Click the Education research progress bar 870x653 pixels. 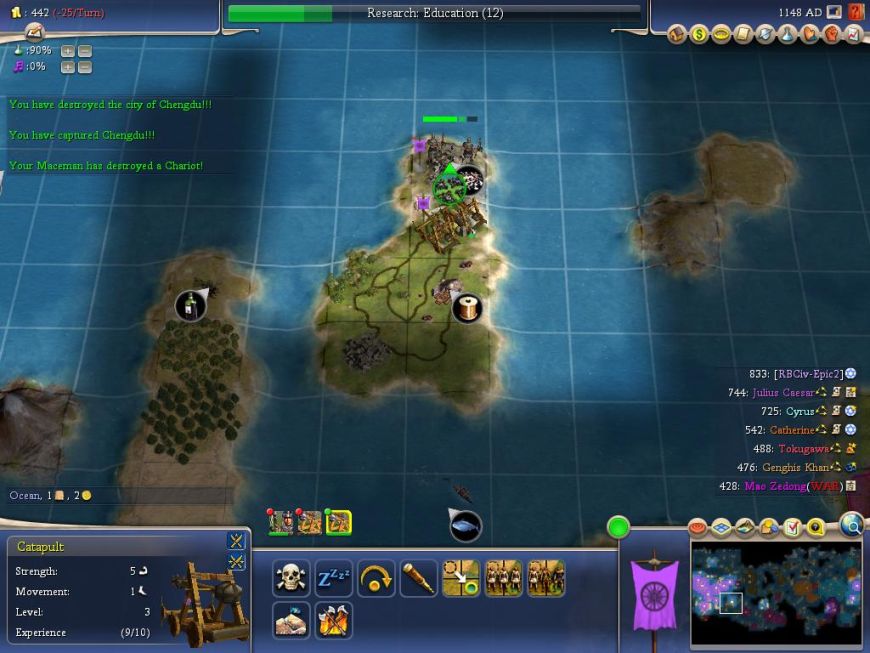[x=434, y=13]
